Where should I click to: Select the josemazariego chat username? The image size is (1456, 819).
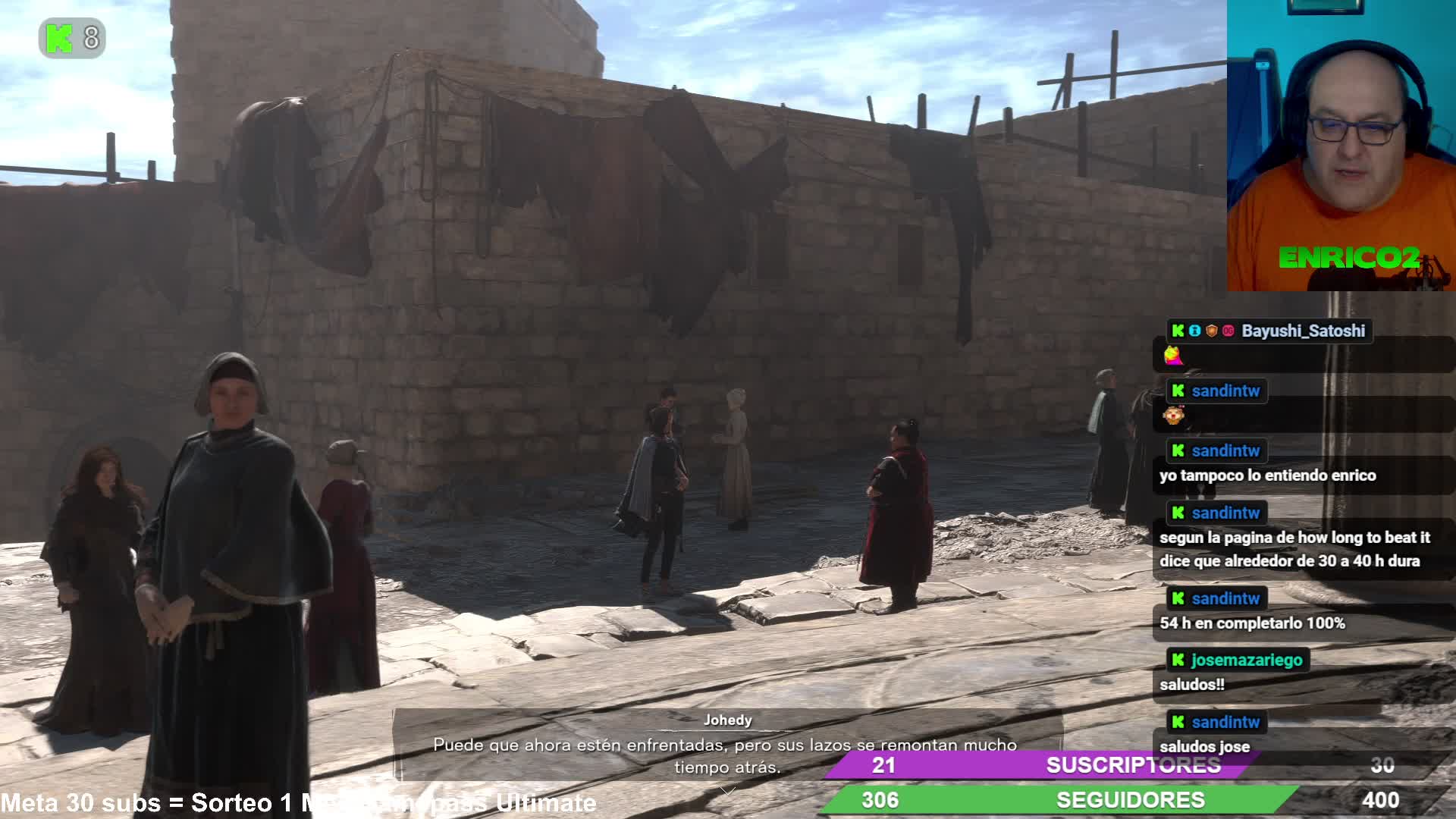click(x=1247, y=660)
